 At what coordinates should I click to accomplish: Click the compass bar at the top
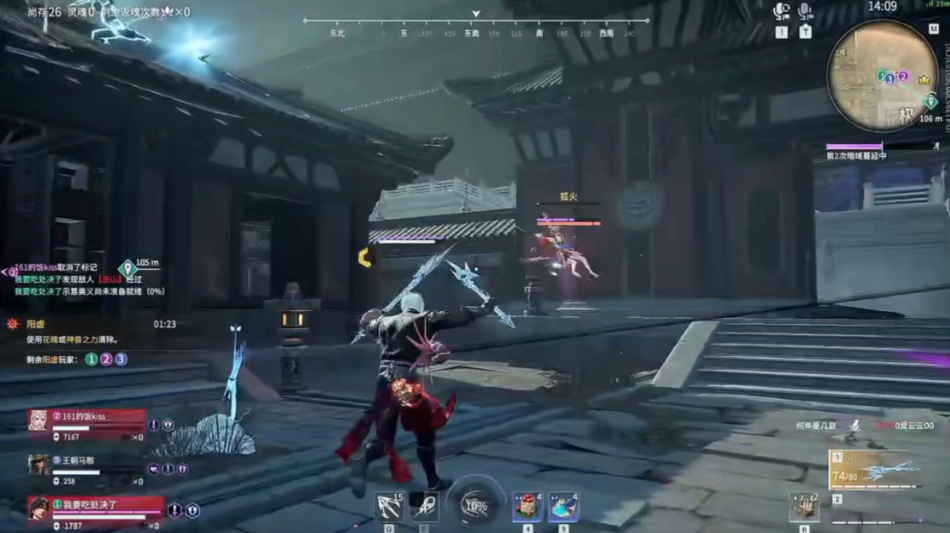pyautogui.click(x=476, y=26)
